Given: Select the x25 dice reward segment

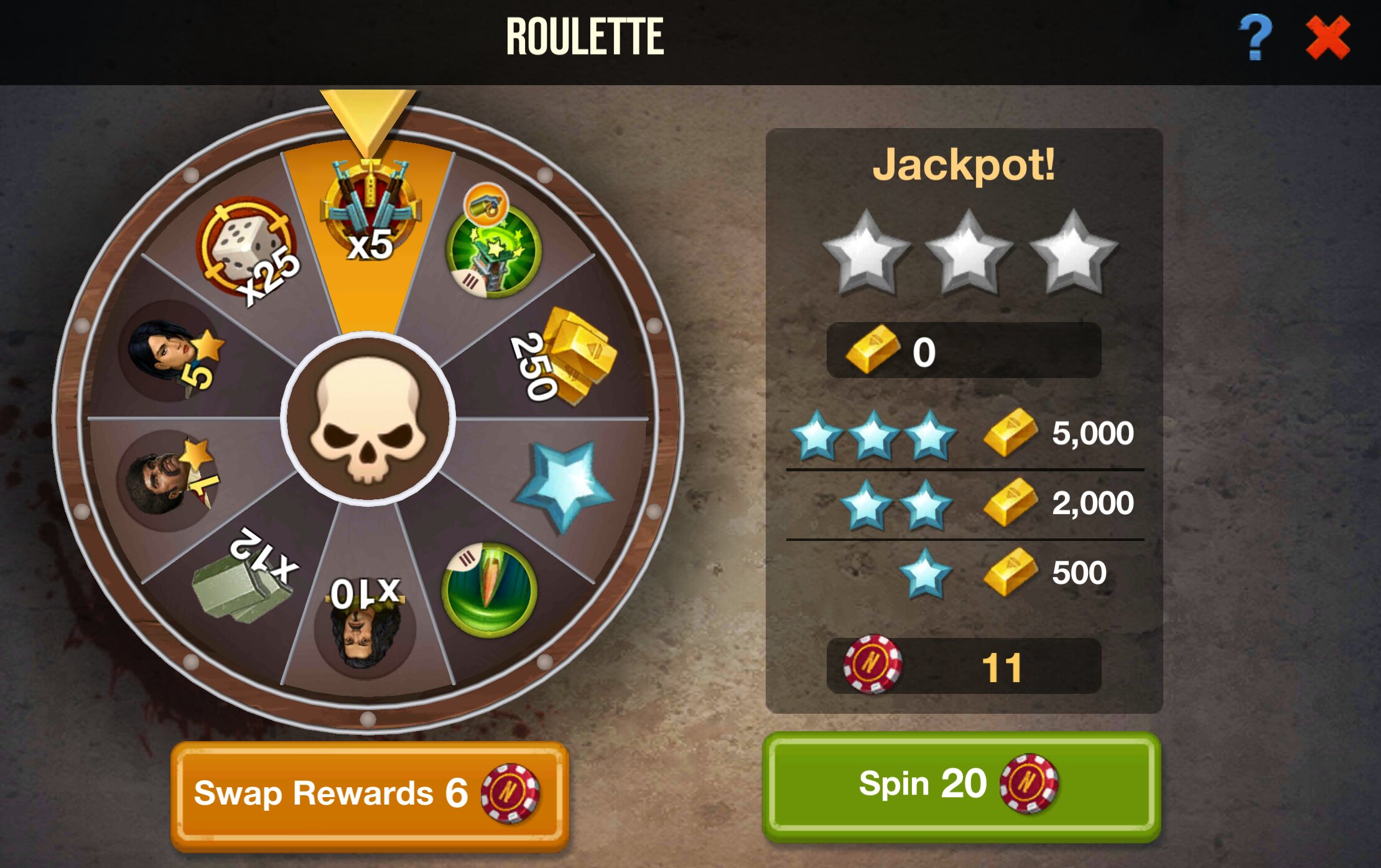Looking at the screenshot, I should [x=249, y=249].
